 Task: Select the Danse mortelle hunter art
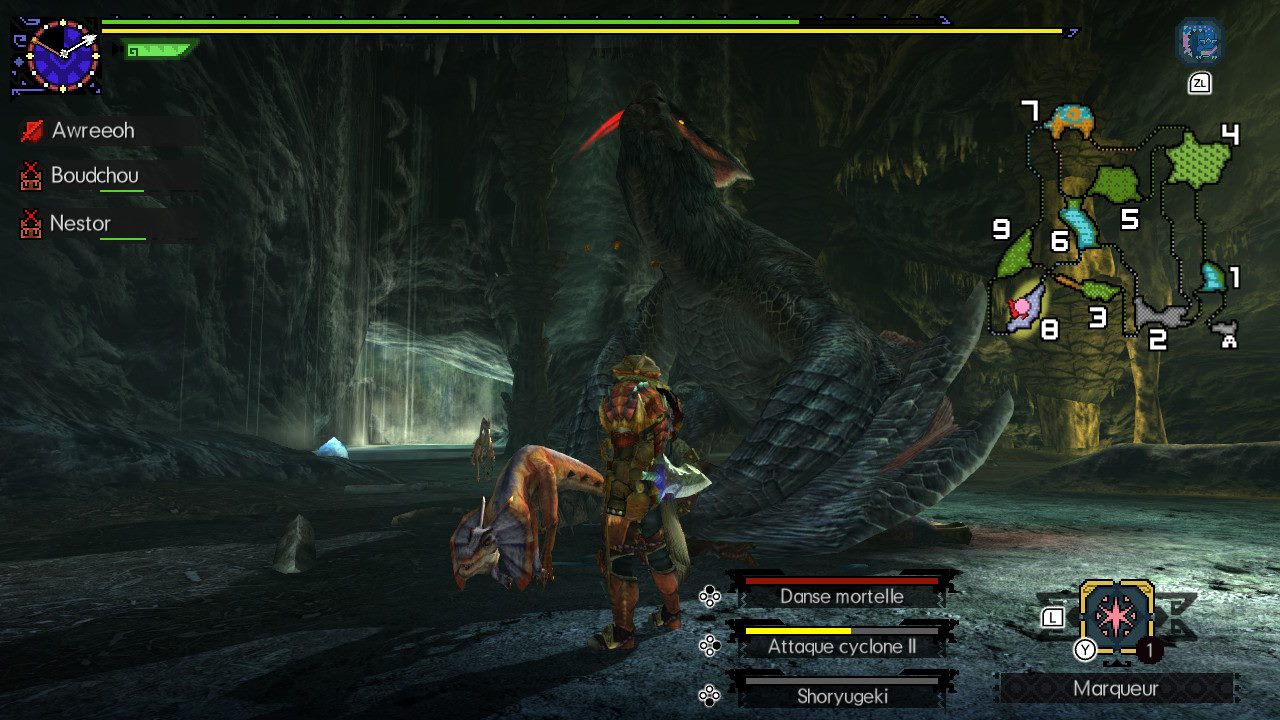[842, 596]
